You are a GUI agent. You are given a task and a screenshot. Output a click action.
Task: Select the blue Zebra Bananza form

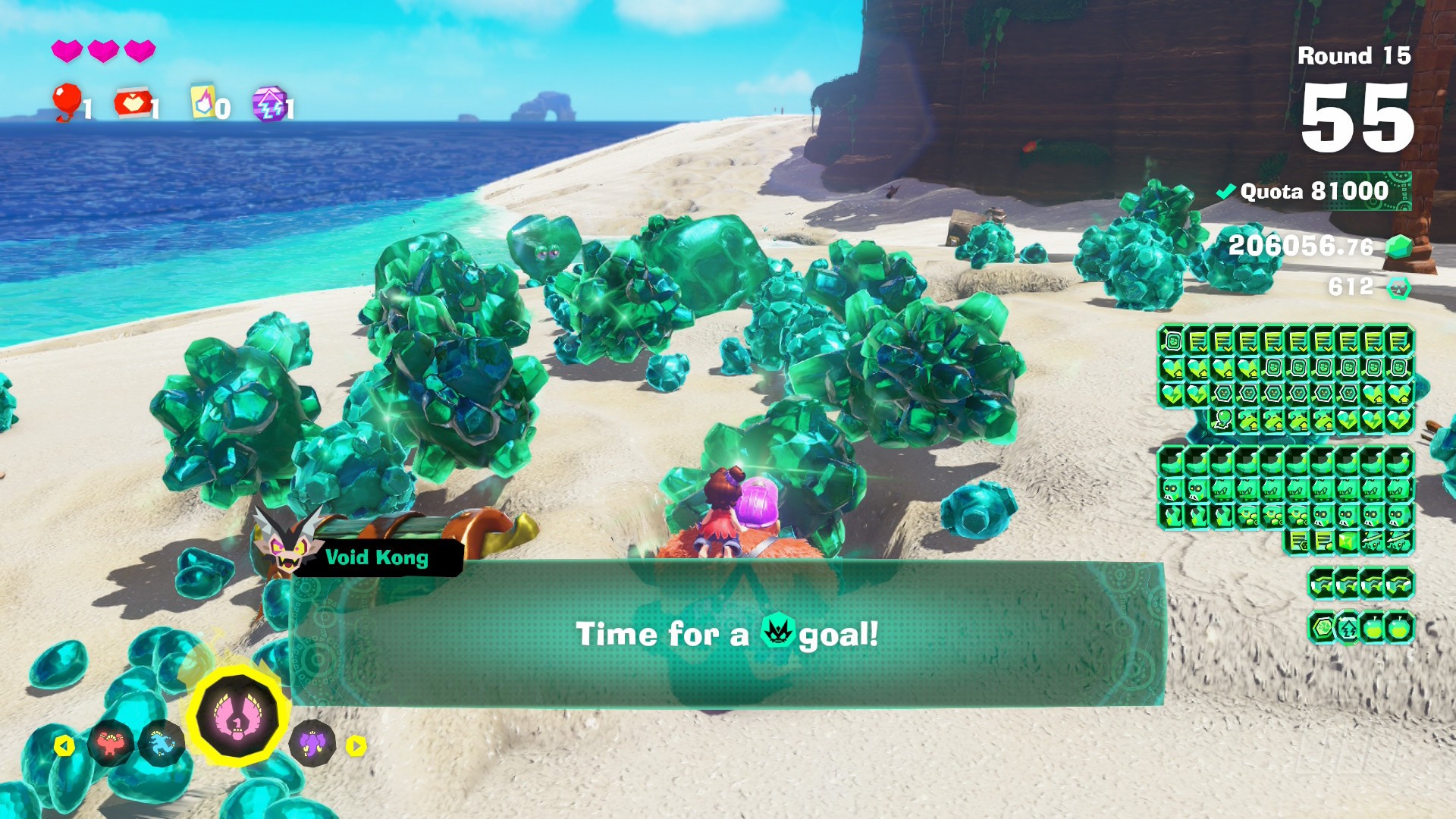[x=162, y=744]
